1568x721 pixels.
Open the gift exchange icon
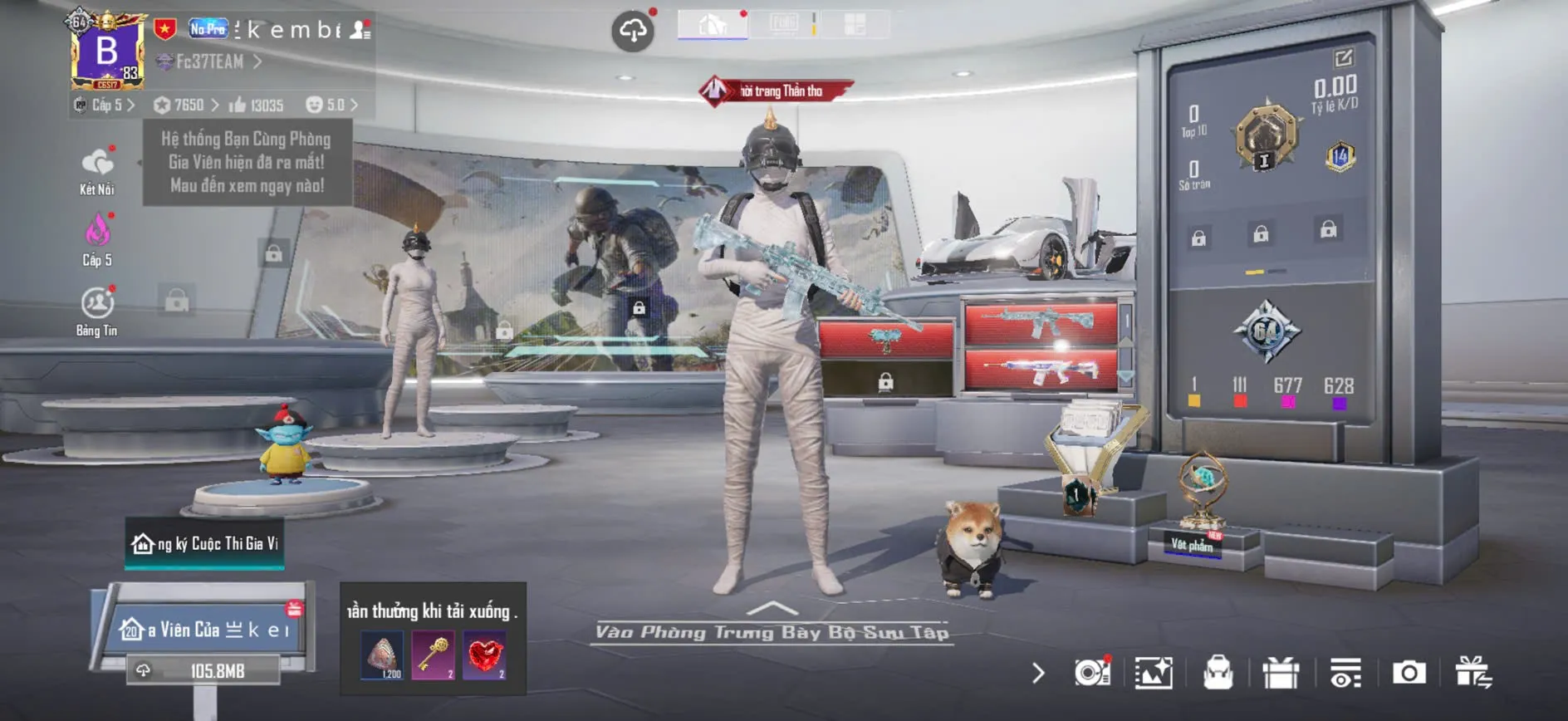(1472, 673)
